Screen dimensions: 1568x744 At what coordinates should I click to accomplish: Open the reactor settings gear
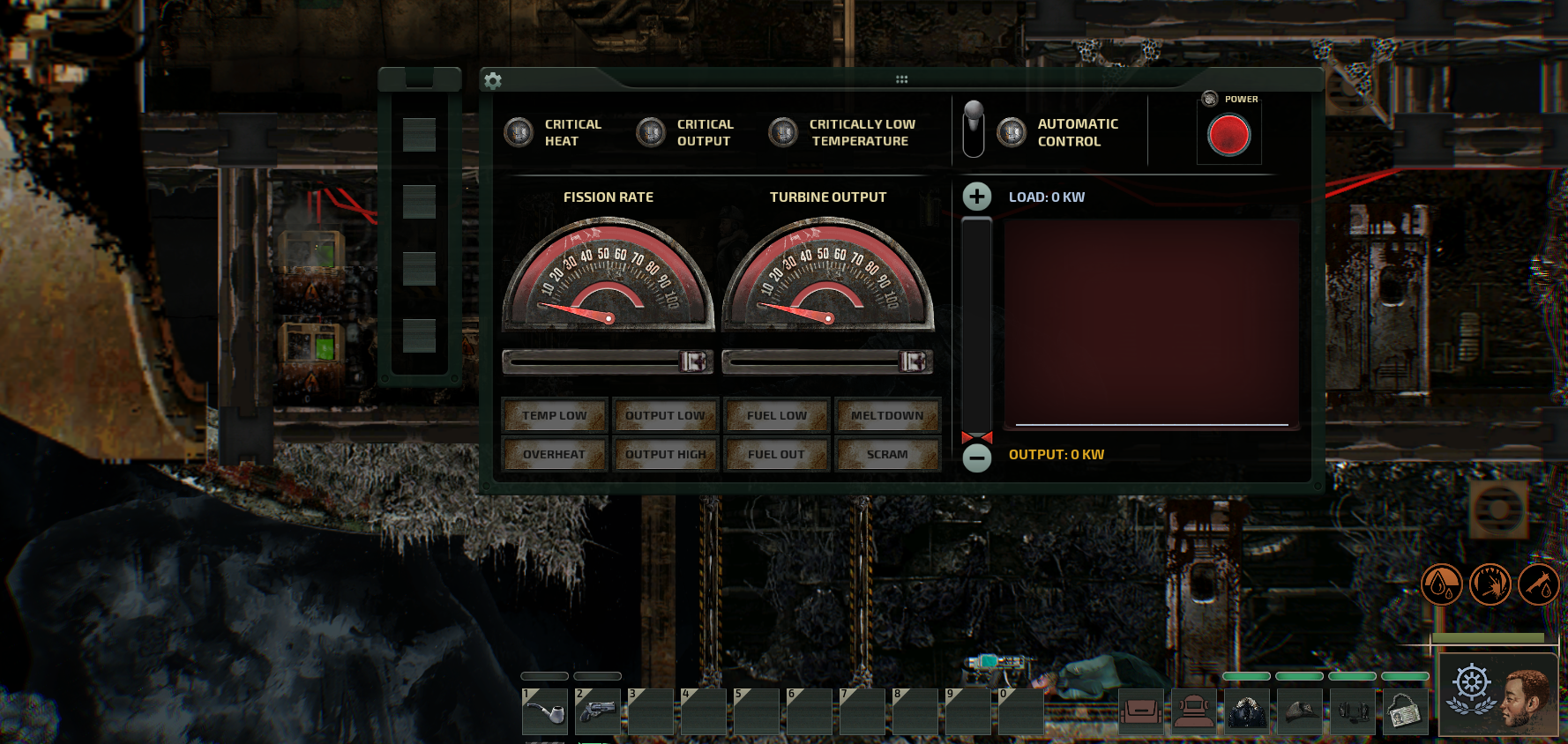pyautogui.click(x=493, y=80)
